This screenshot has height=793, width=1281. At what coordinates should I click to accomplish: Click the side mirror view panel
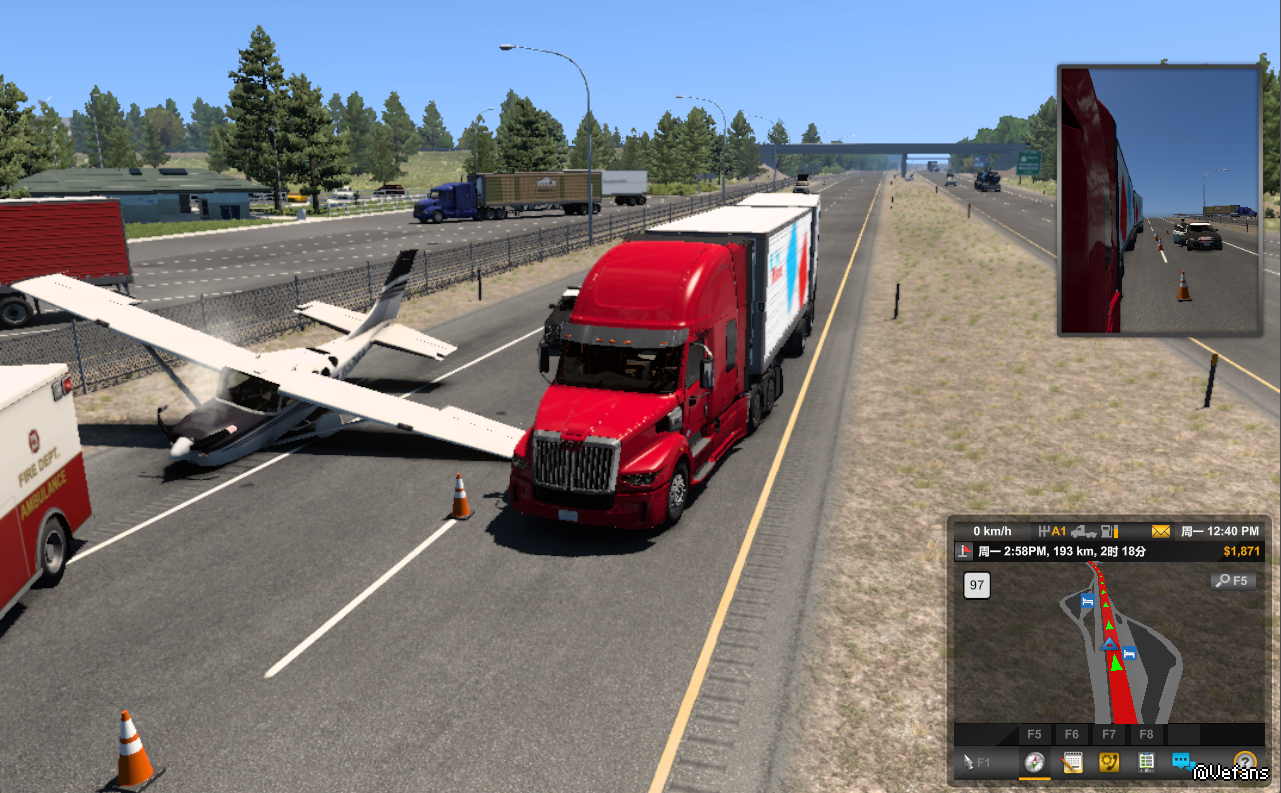coord(1160,200)
